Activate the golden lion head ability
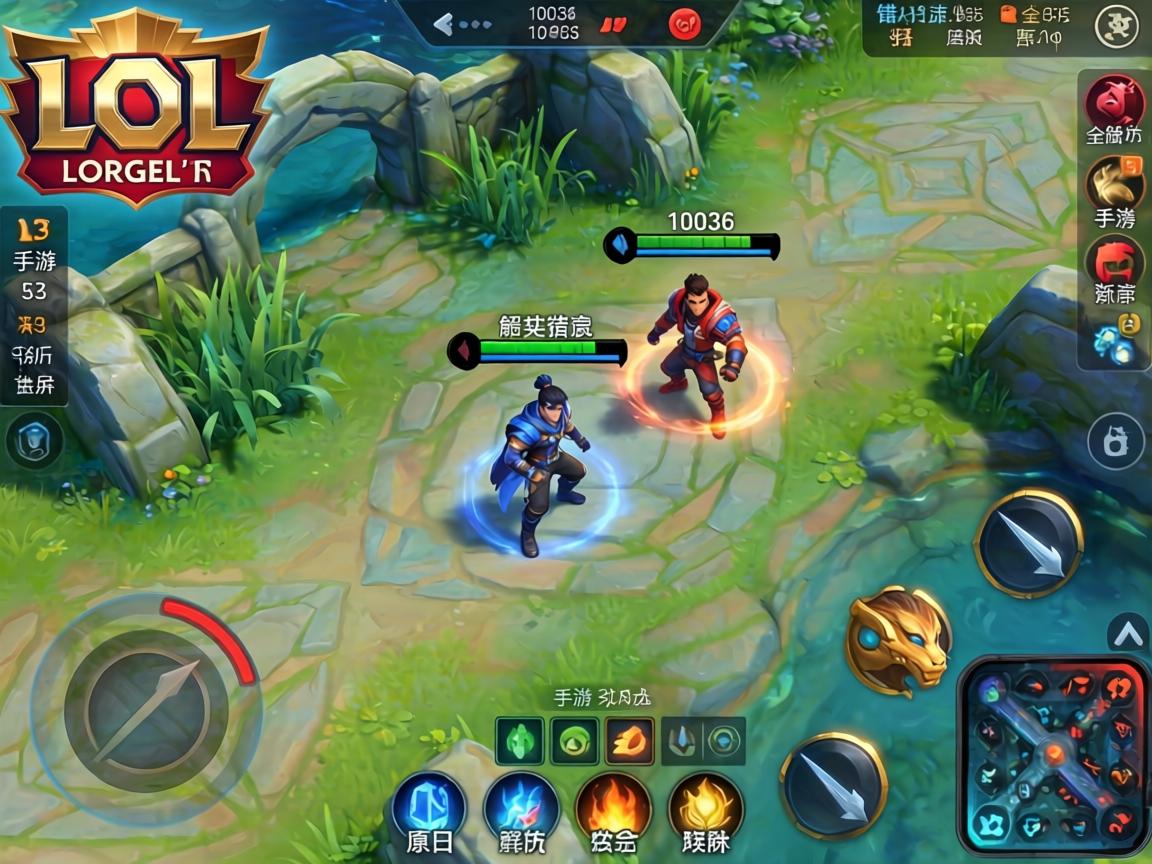The width and height of the screenshot is (1152, 864). coord(898,641)
